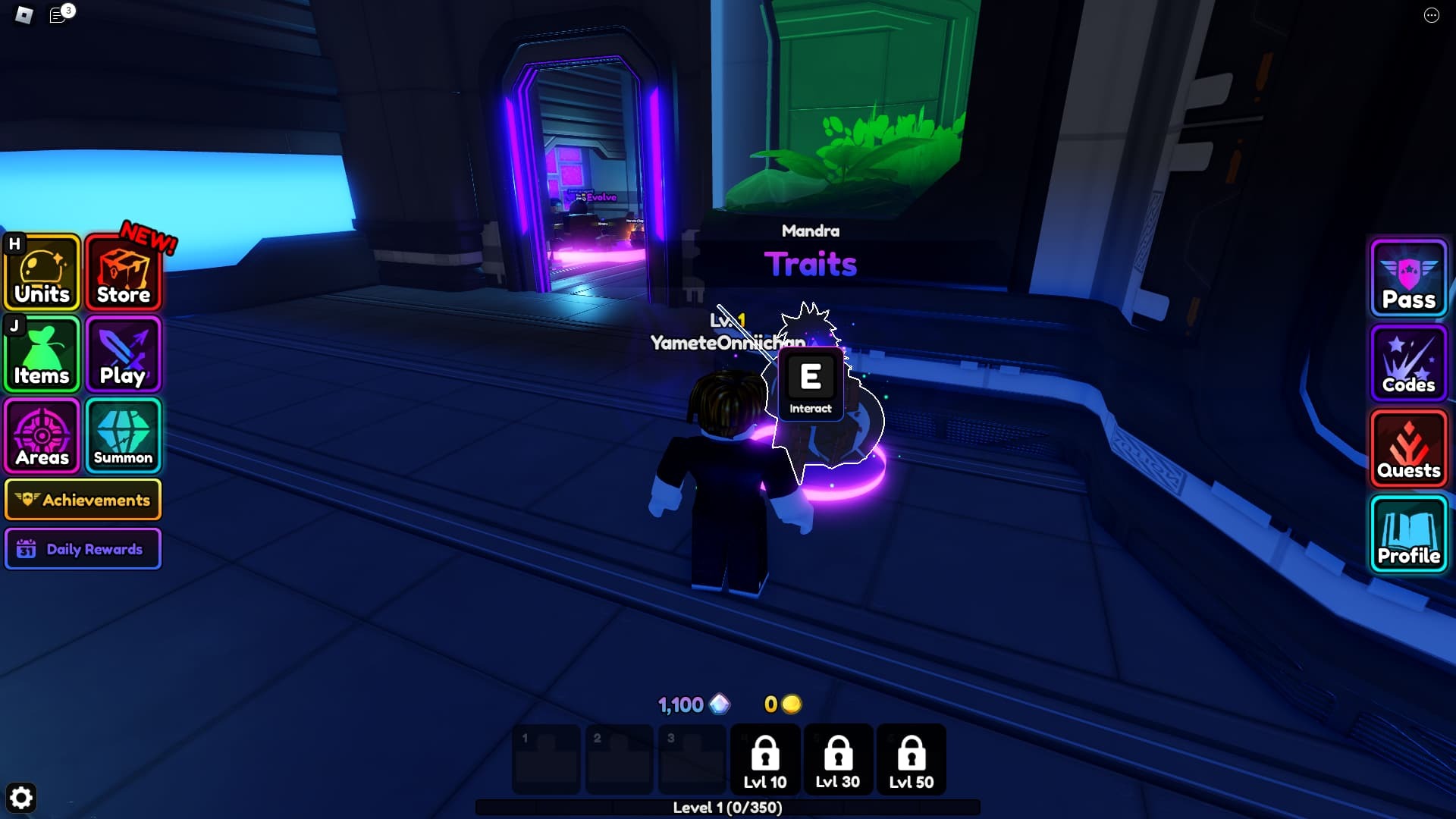Open the Store
Screen dimensions: 1456x819
(124, 273)
